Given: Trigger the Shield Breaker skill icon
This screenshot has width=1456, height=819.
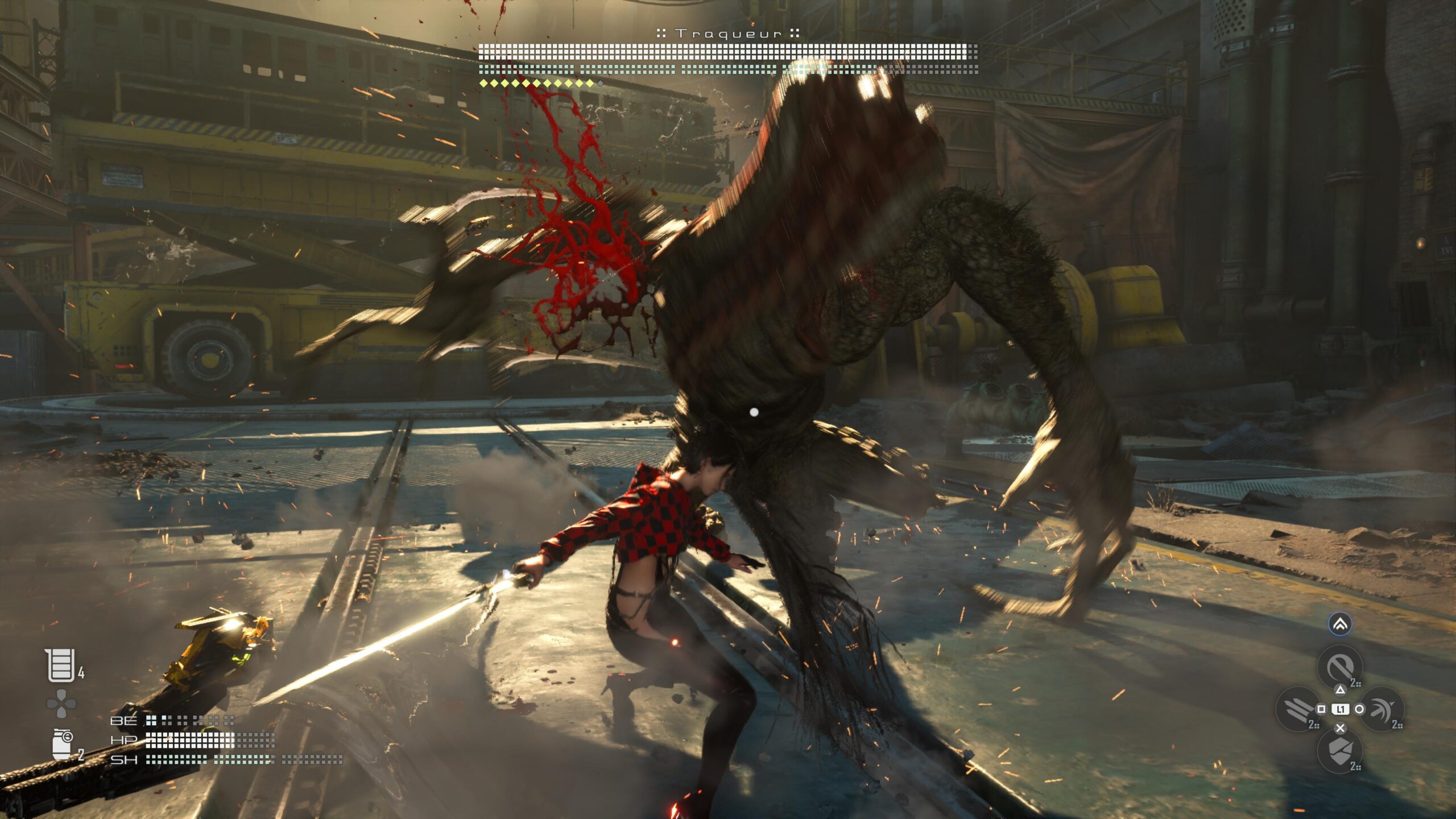Looking at the screenshot, I should [1341, 750].
